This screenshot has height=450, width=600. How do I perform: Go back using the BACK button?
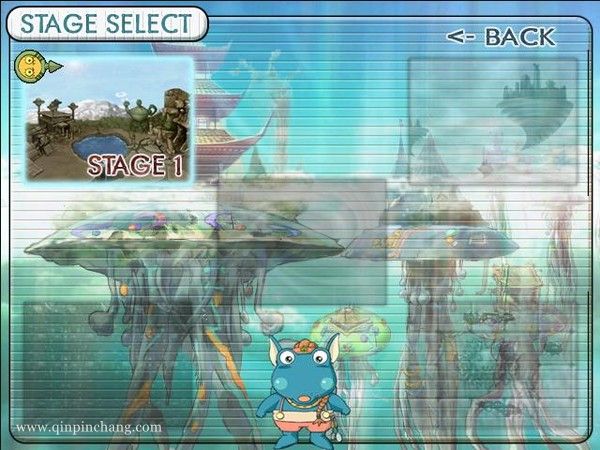pyautogui.click(x=501, y=38)
